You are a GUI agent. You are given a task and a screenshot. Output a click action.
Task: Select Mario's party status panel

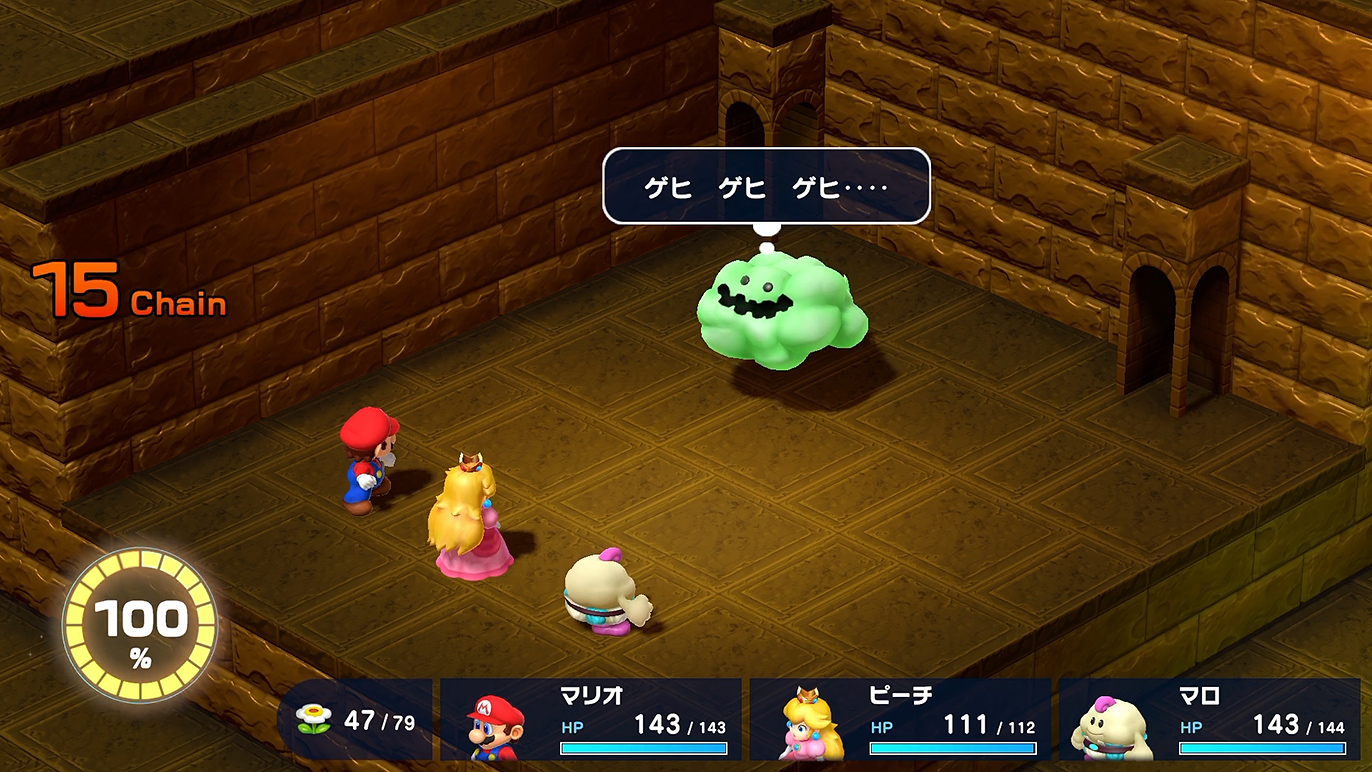[591, 719]
